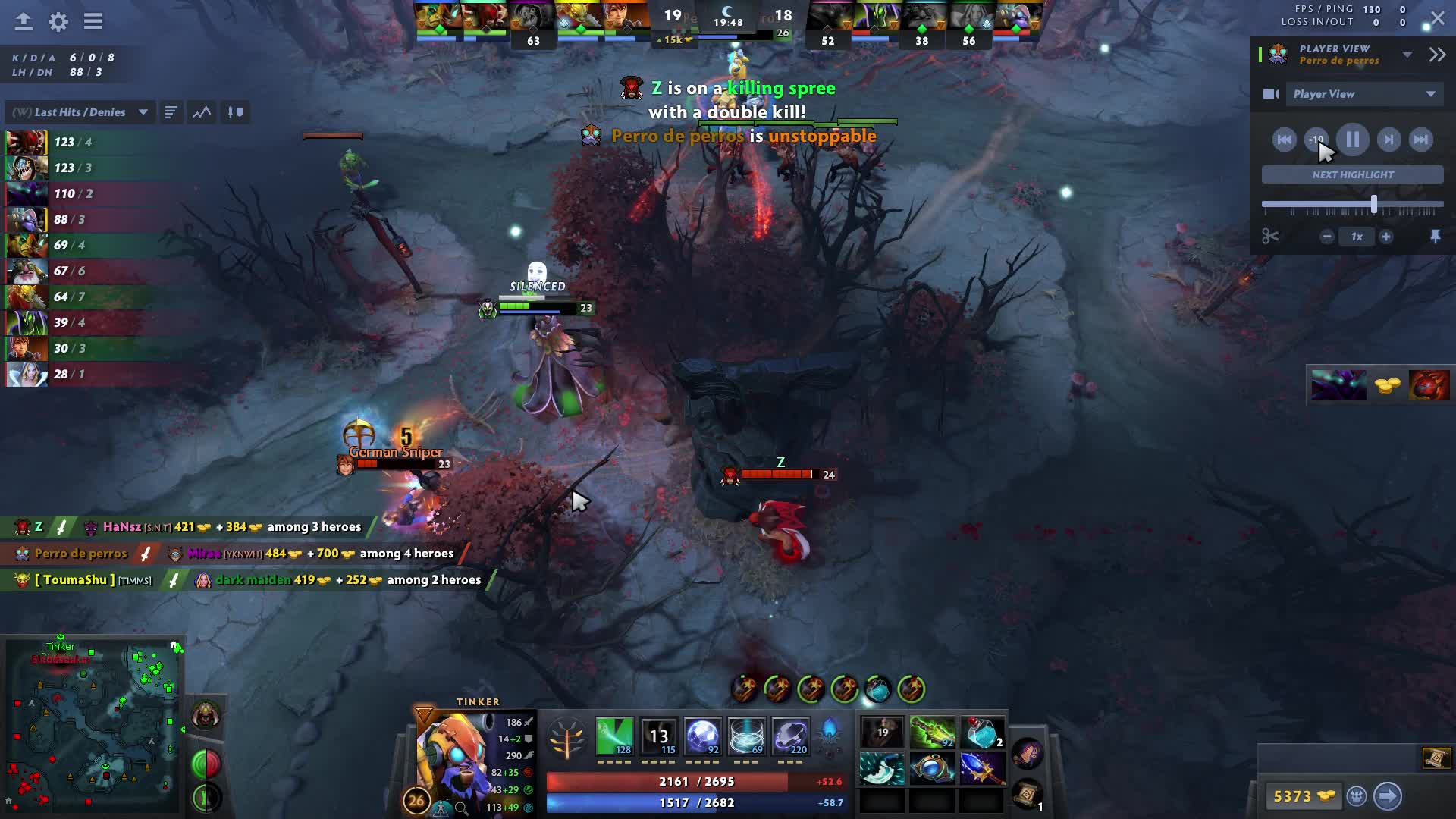Jump to the Next Highlight
The height and width of the screenshot is (819, 1456).
[1352, 174]
